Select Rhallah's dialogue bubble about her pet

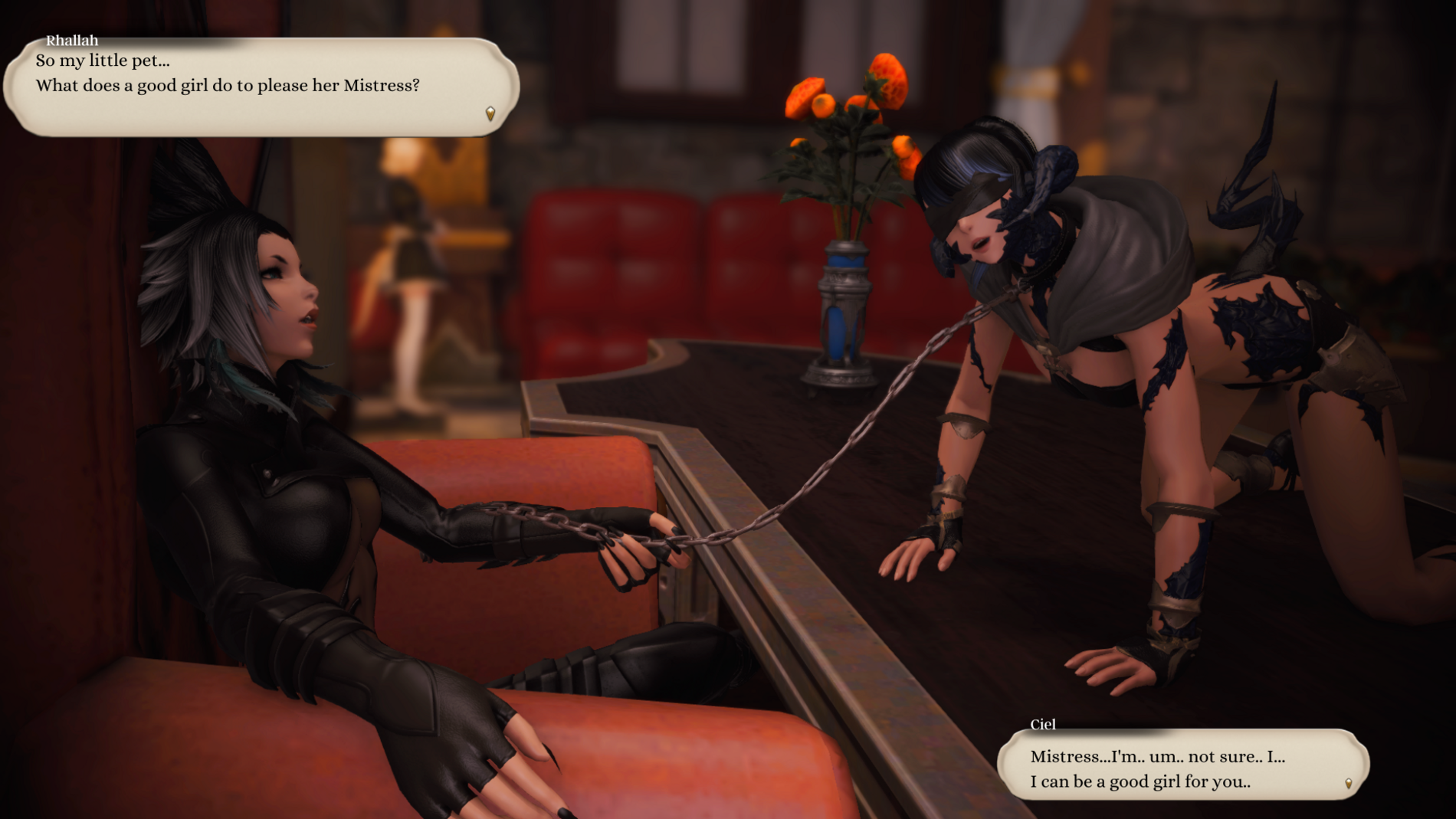261,87
